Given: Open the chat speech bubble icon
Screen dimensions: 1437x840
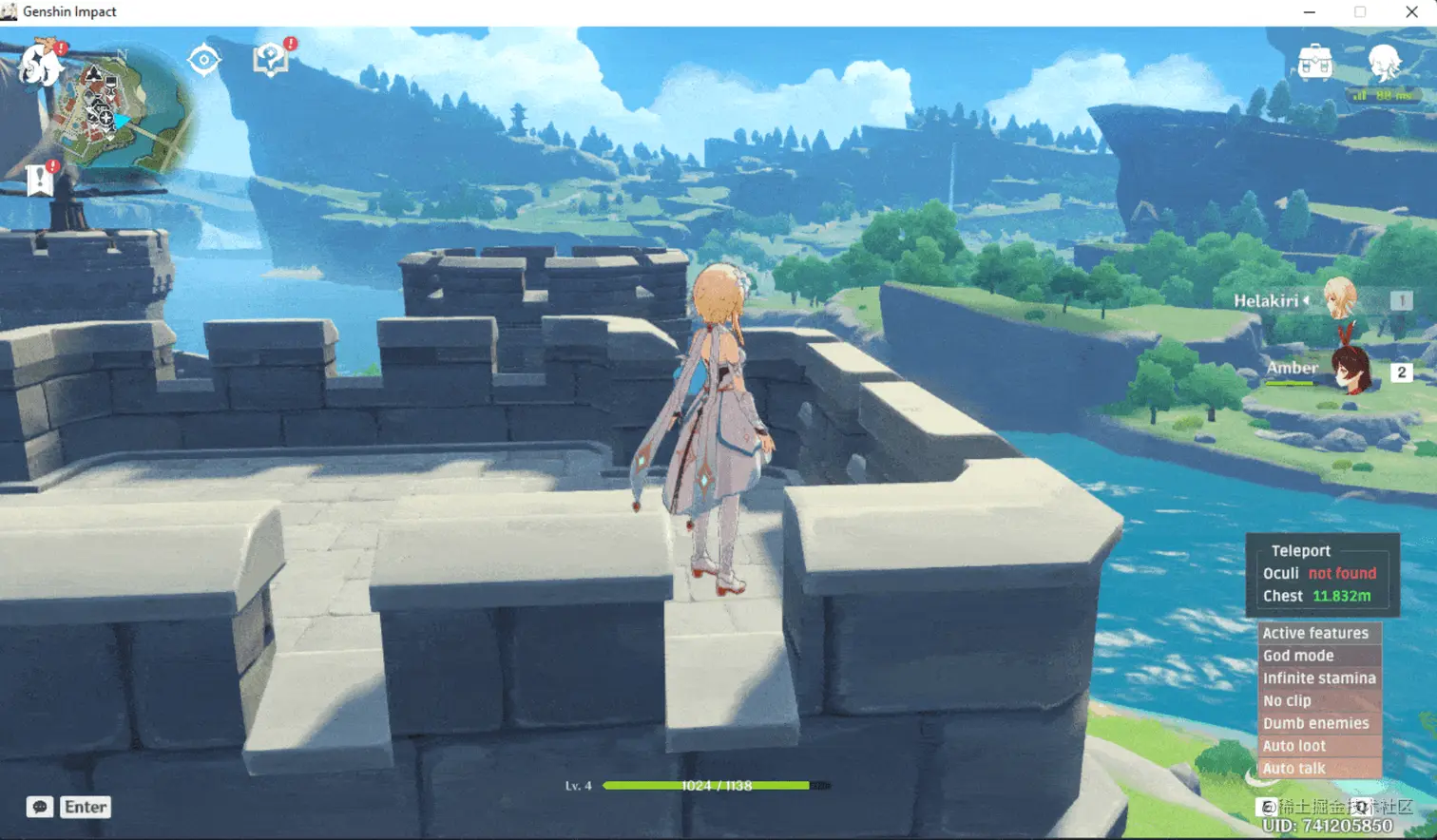Looking at the screenshot, I should point(40,807).
